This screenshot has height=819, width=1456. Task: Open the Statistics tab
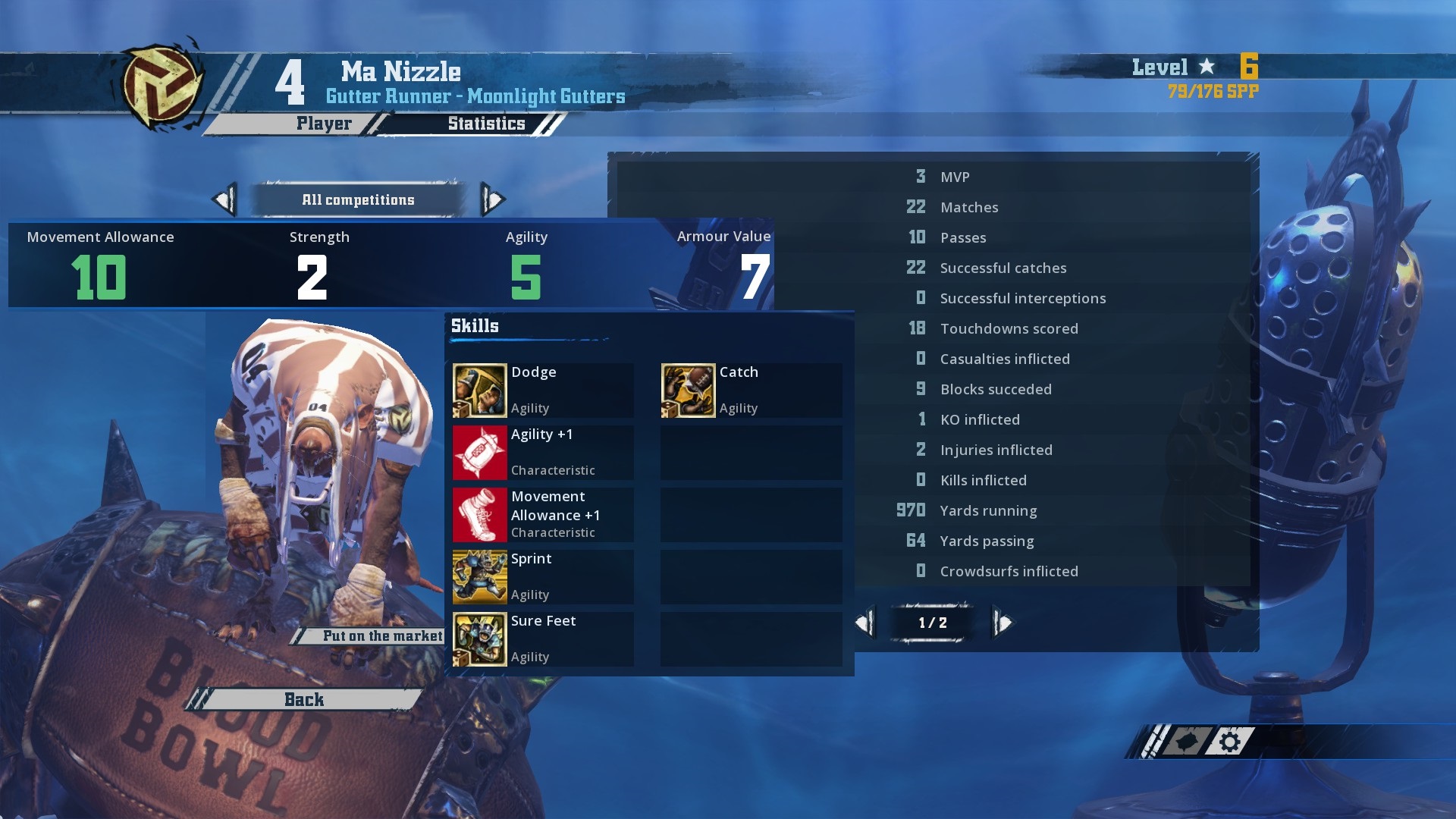point(486,124)
